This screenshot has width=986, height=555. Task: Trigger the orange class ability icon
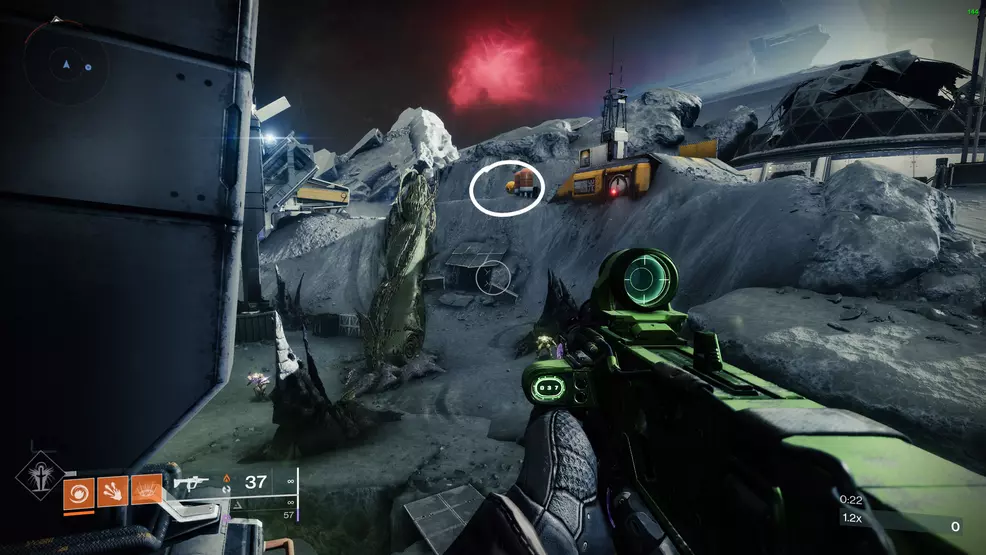coord(146,491)
